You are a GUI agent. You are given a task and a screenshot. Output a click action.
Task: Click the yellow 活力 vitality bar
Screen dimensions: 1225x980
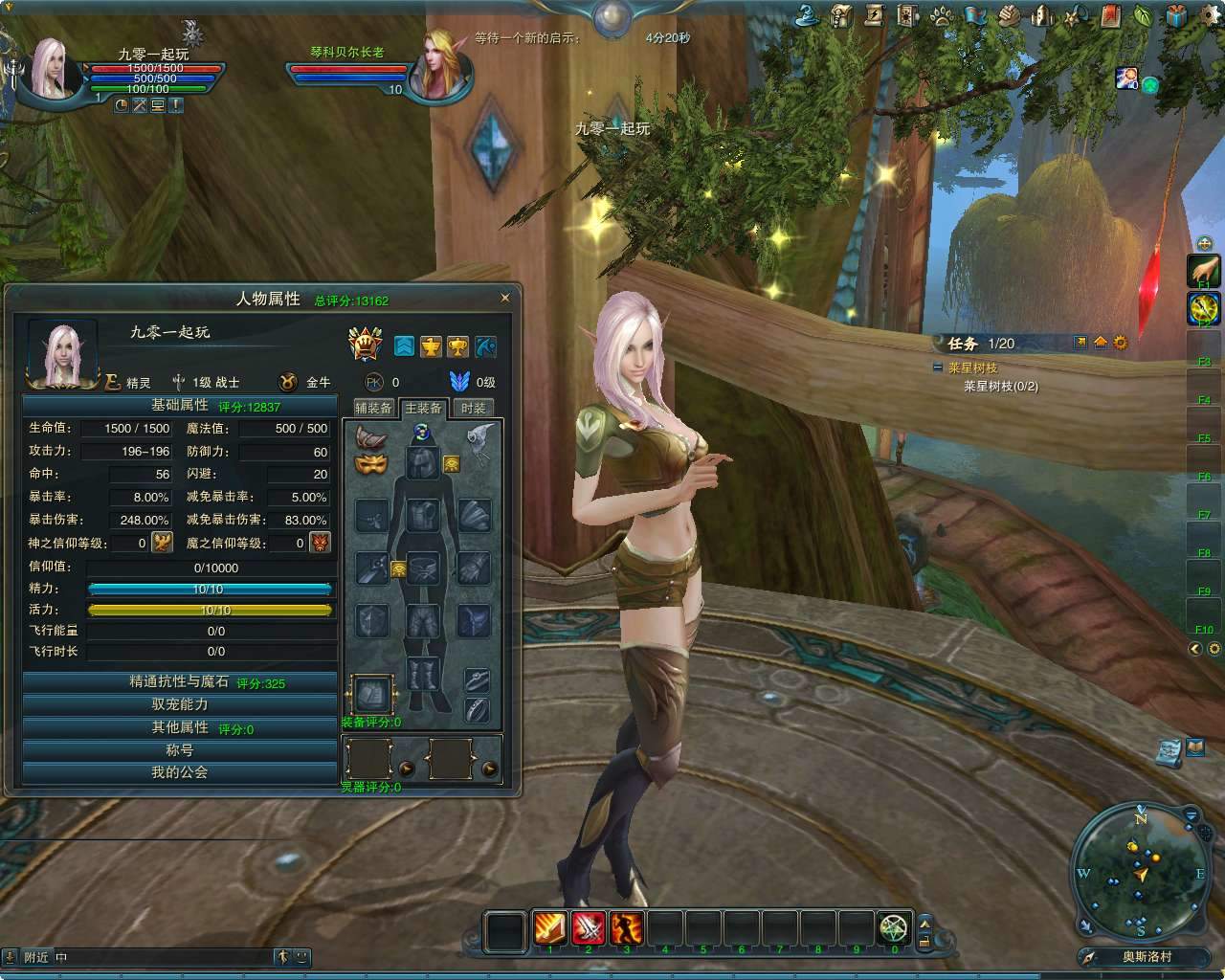211,610
